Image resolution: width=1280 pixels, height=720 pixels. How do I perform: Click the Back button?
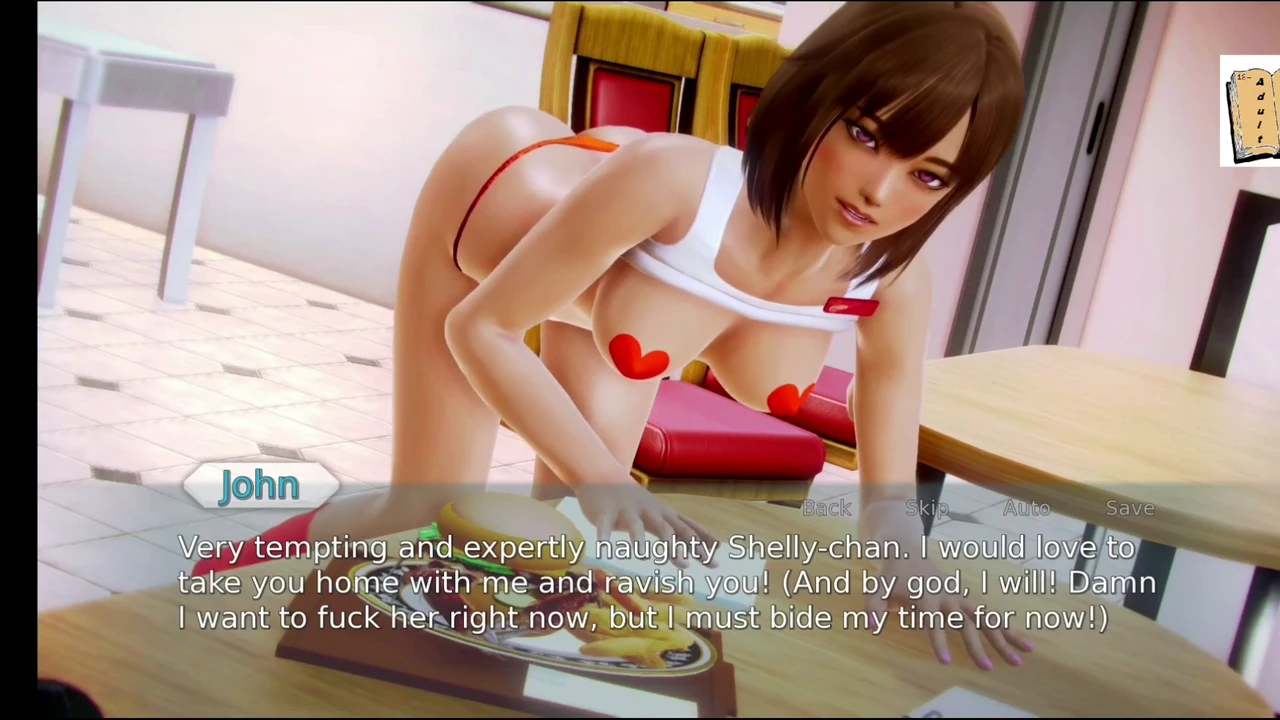pos(827,508)
